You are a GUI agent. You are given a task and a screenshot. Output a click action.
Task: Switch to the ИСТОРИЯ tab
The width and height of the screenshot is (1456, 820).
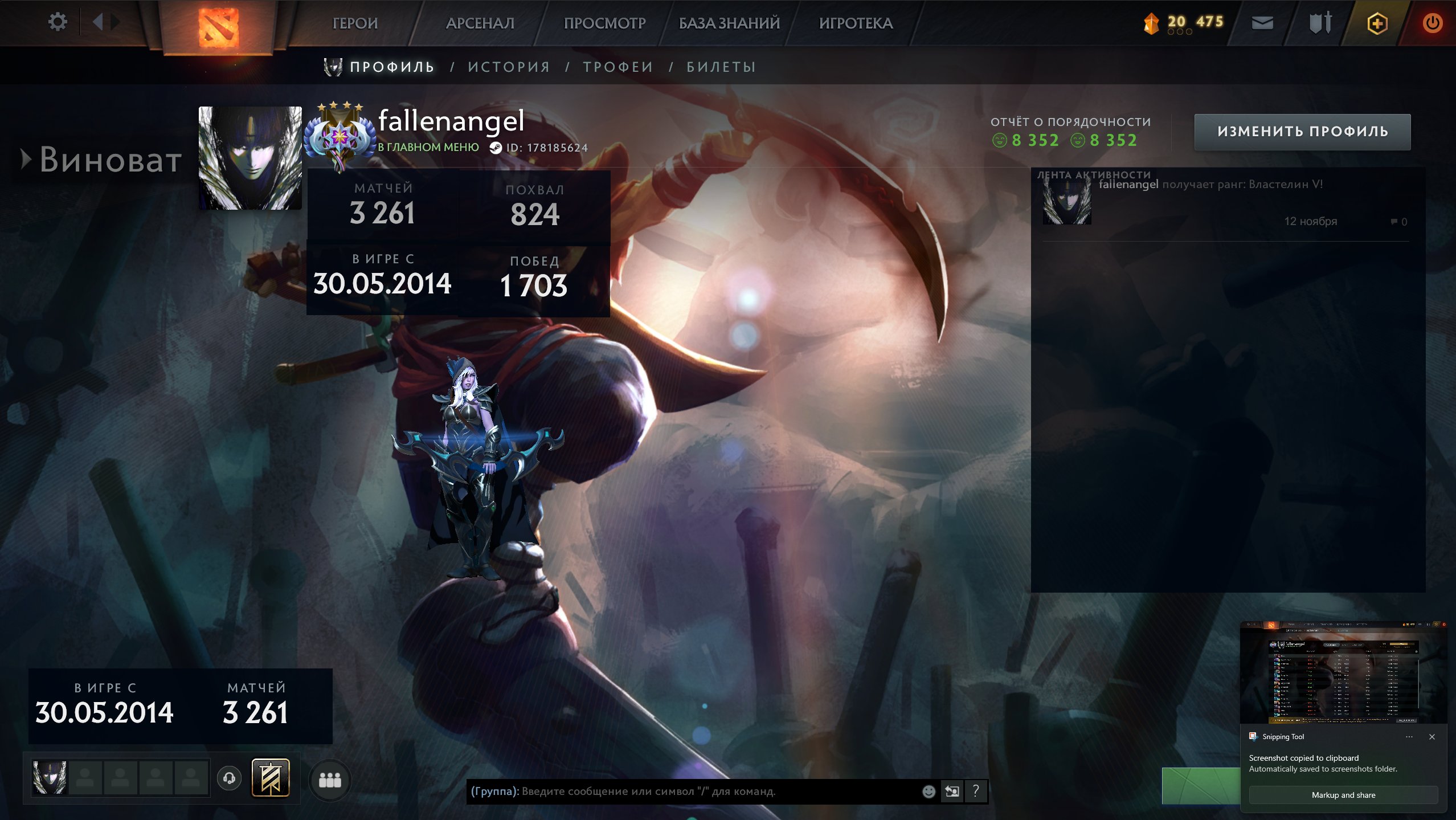tap(509, 66)
